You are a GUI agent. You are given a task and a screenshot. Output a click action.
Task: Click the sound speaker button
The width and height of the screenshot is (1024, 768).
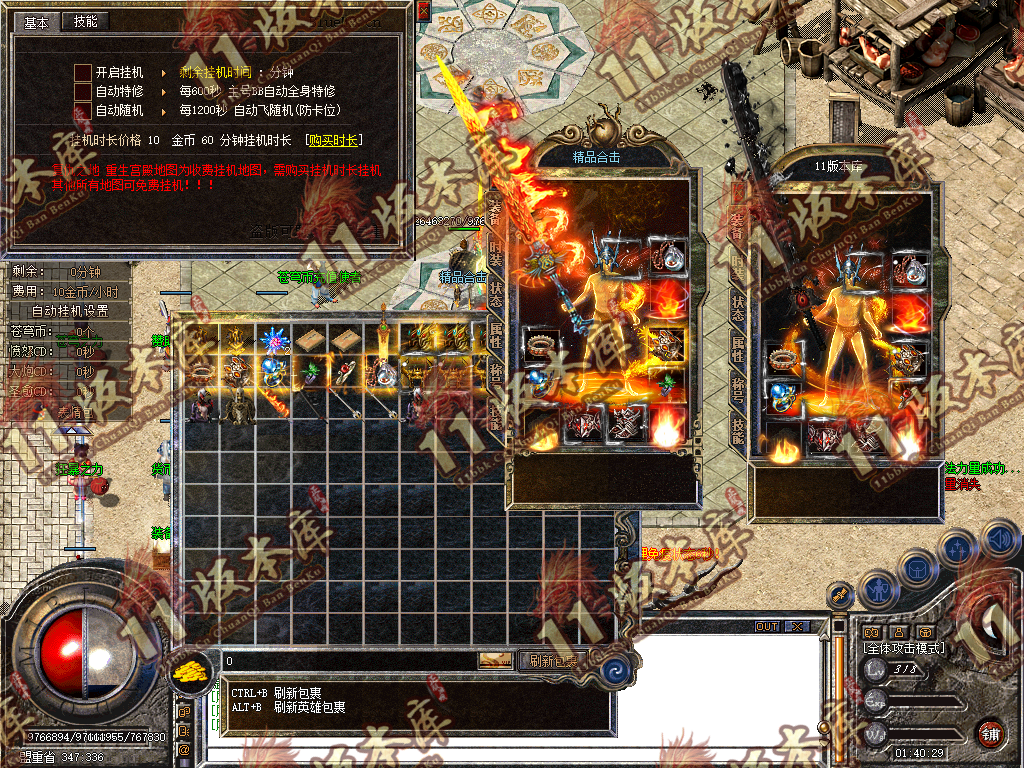pyautogui.click(x=999, y=540)
